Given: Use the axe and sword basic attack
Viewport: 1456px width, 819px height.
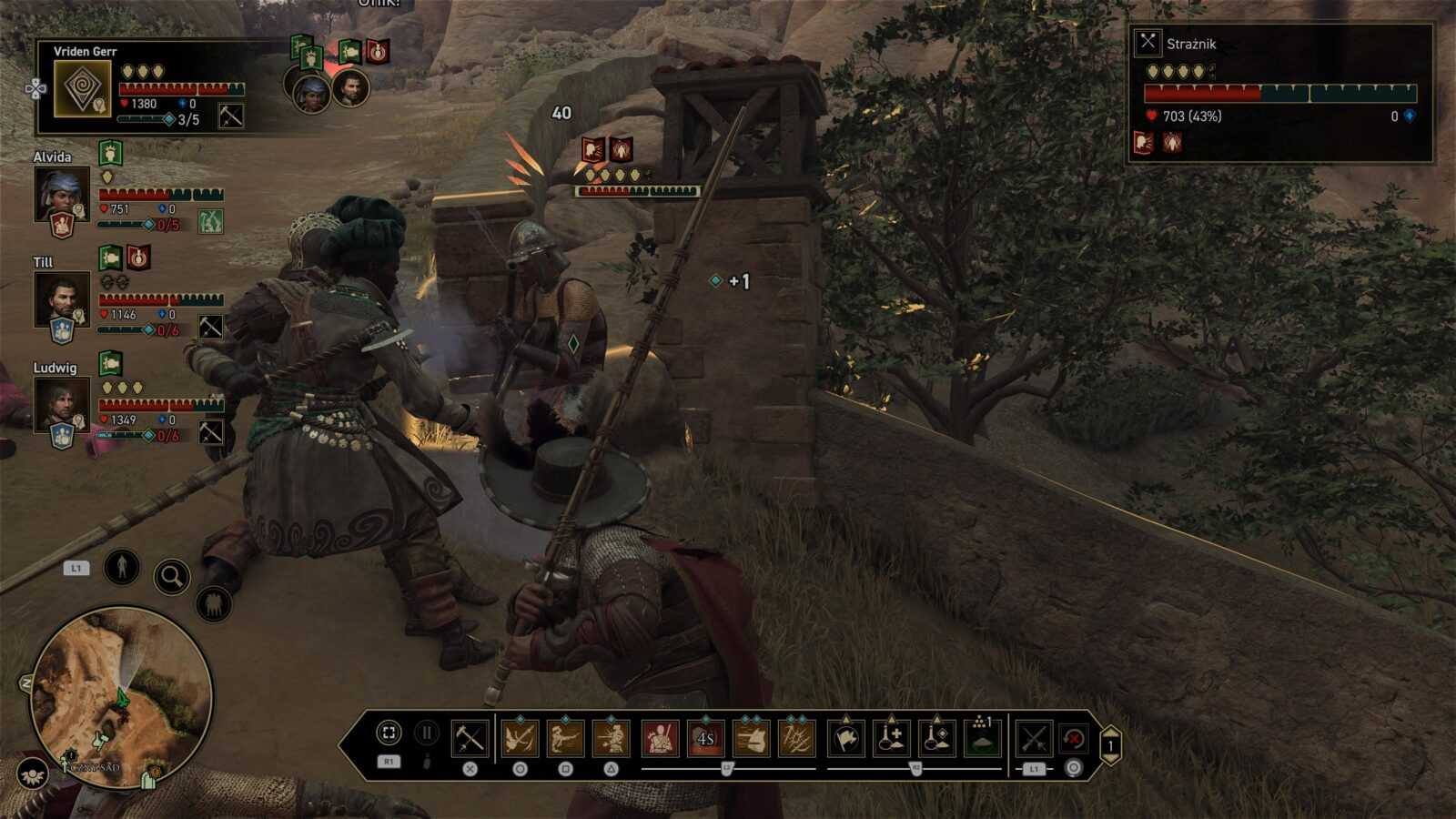Looking at the screenshot, I should [x=470, y=738].
